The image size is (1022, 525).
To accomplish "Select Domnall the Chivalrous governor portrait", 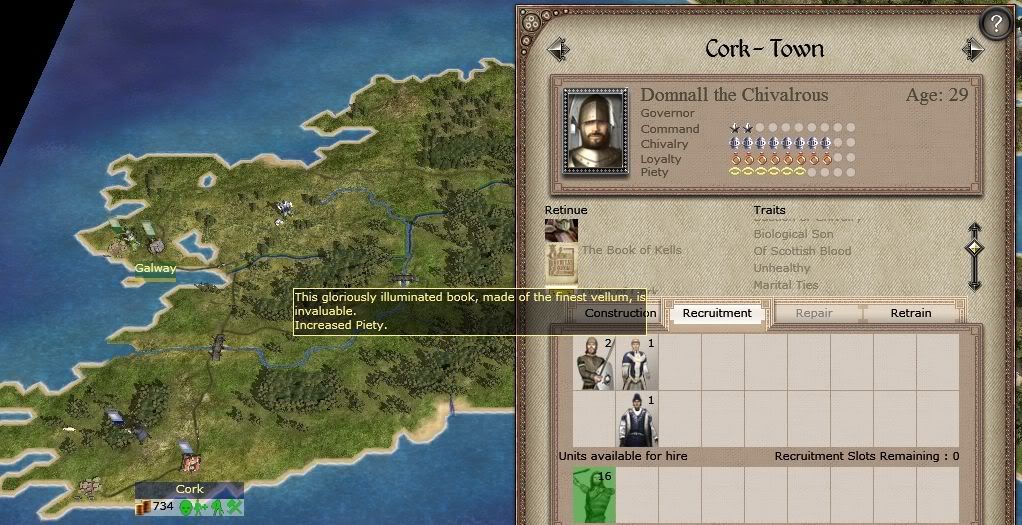I will 596,131.
